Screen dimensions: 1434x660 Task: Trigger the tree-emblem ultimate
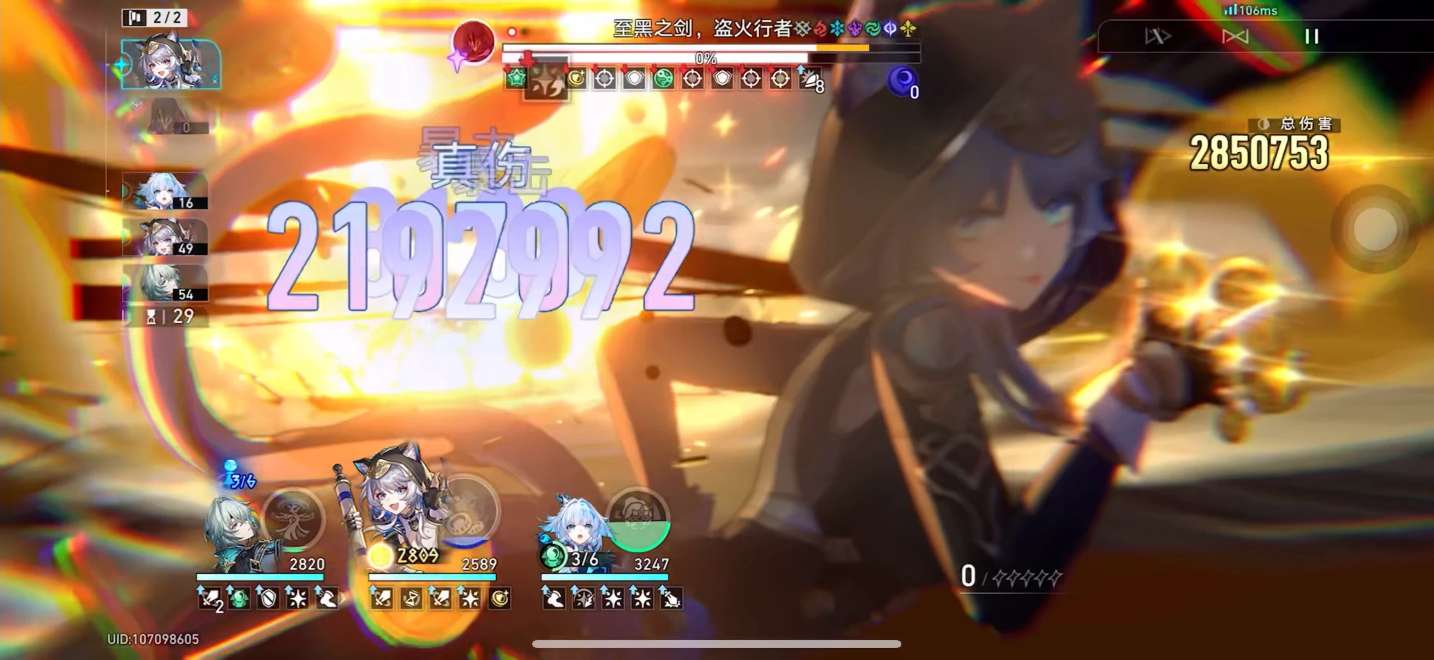point(293,519)
